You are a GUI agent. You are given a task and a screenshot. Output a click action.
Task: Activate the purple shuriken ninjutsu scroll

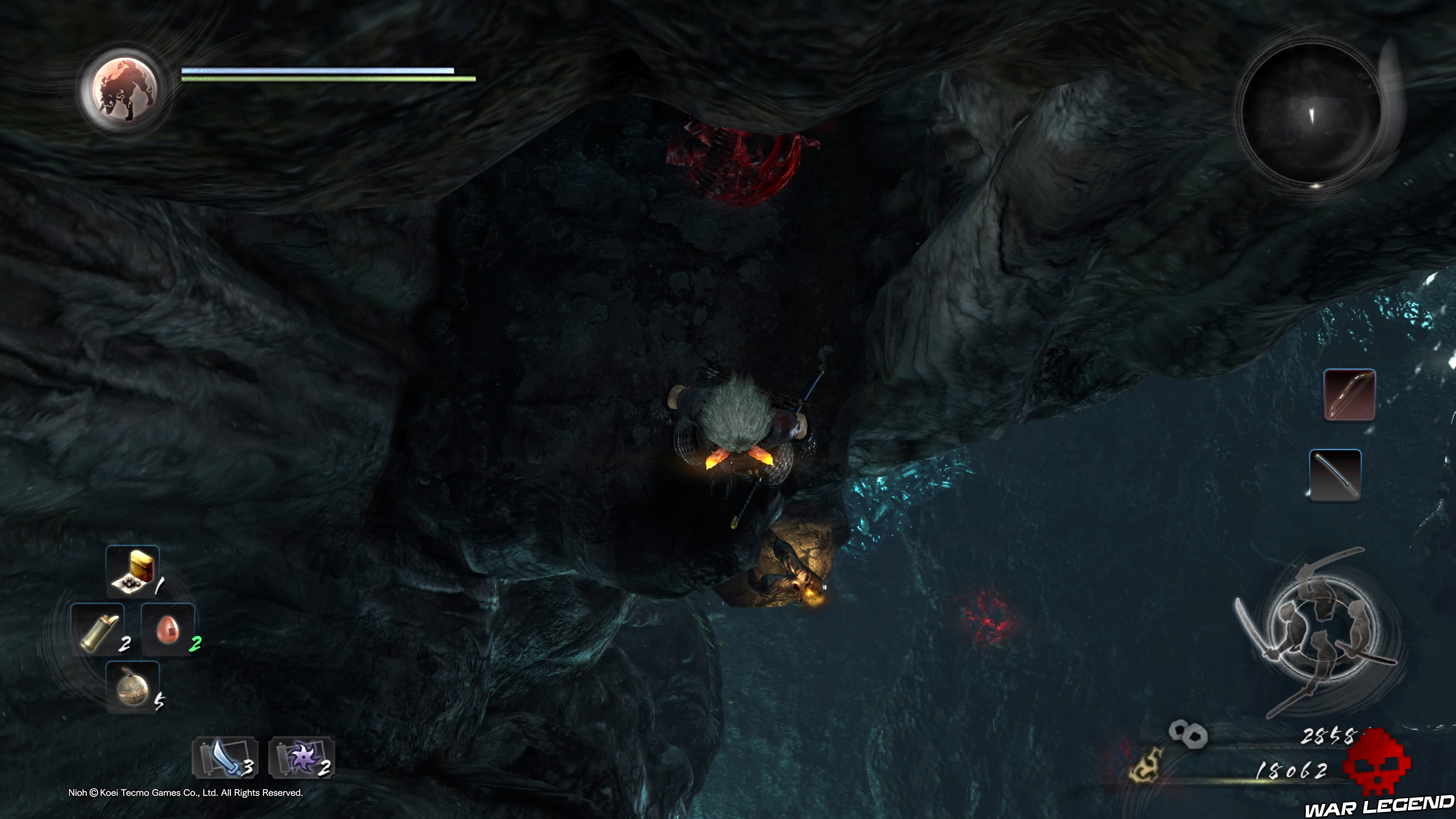(301, 758)
